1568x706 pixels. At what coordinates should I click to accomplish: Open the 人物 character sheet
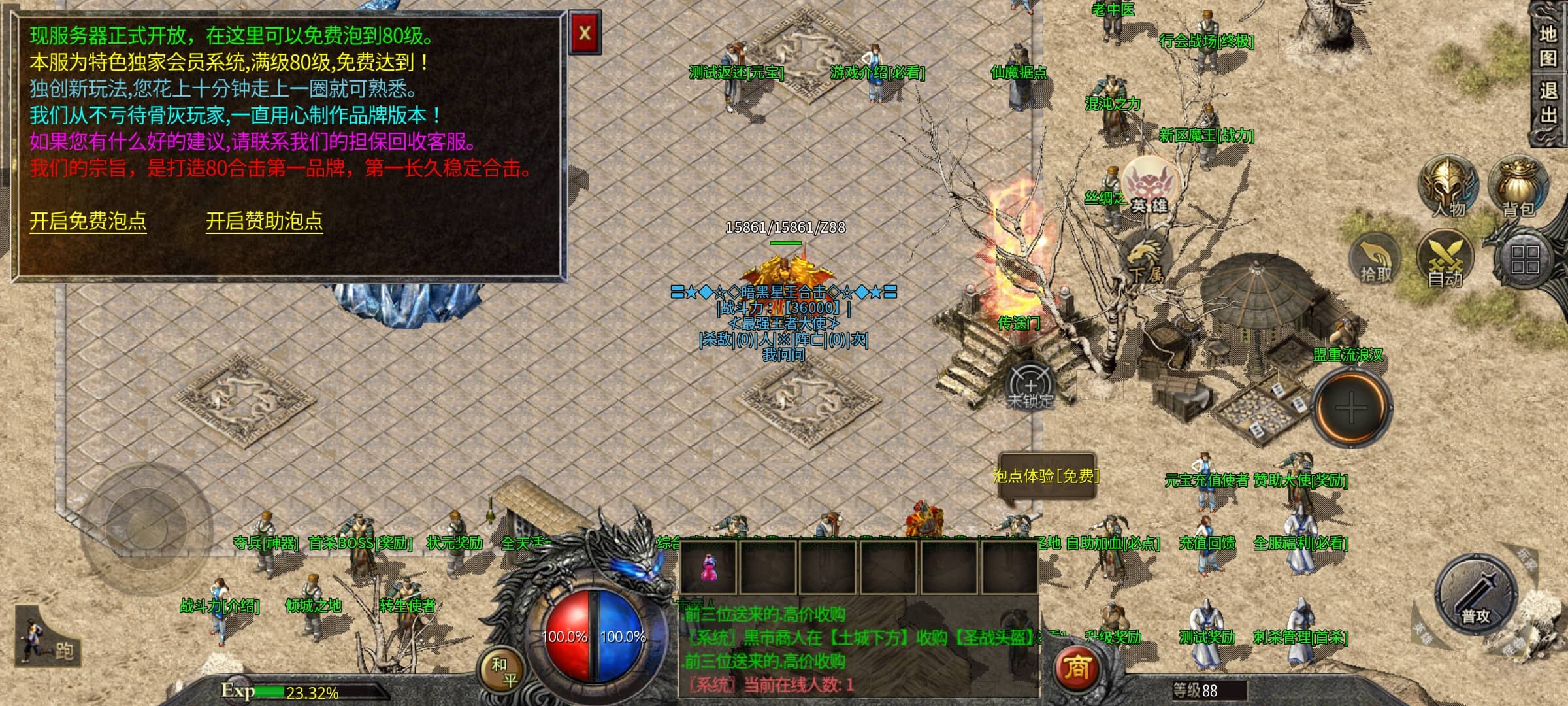click(x=1448, y=188)
